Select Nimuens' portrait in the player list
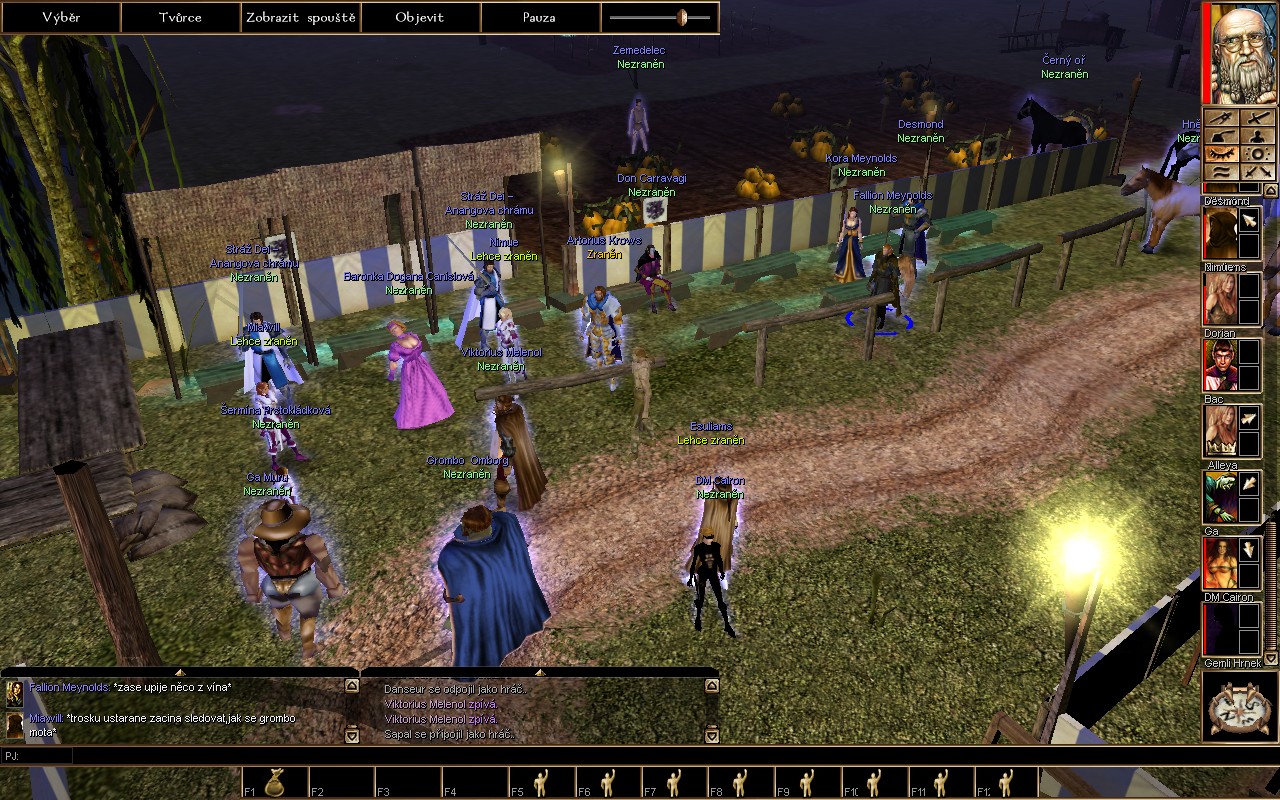The width and height of the screenshot is (1280, 800). [x=1219, y=299]
